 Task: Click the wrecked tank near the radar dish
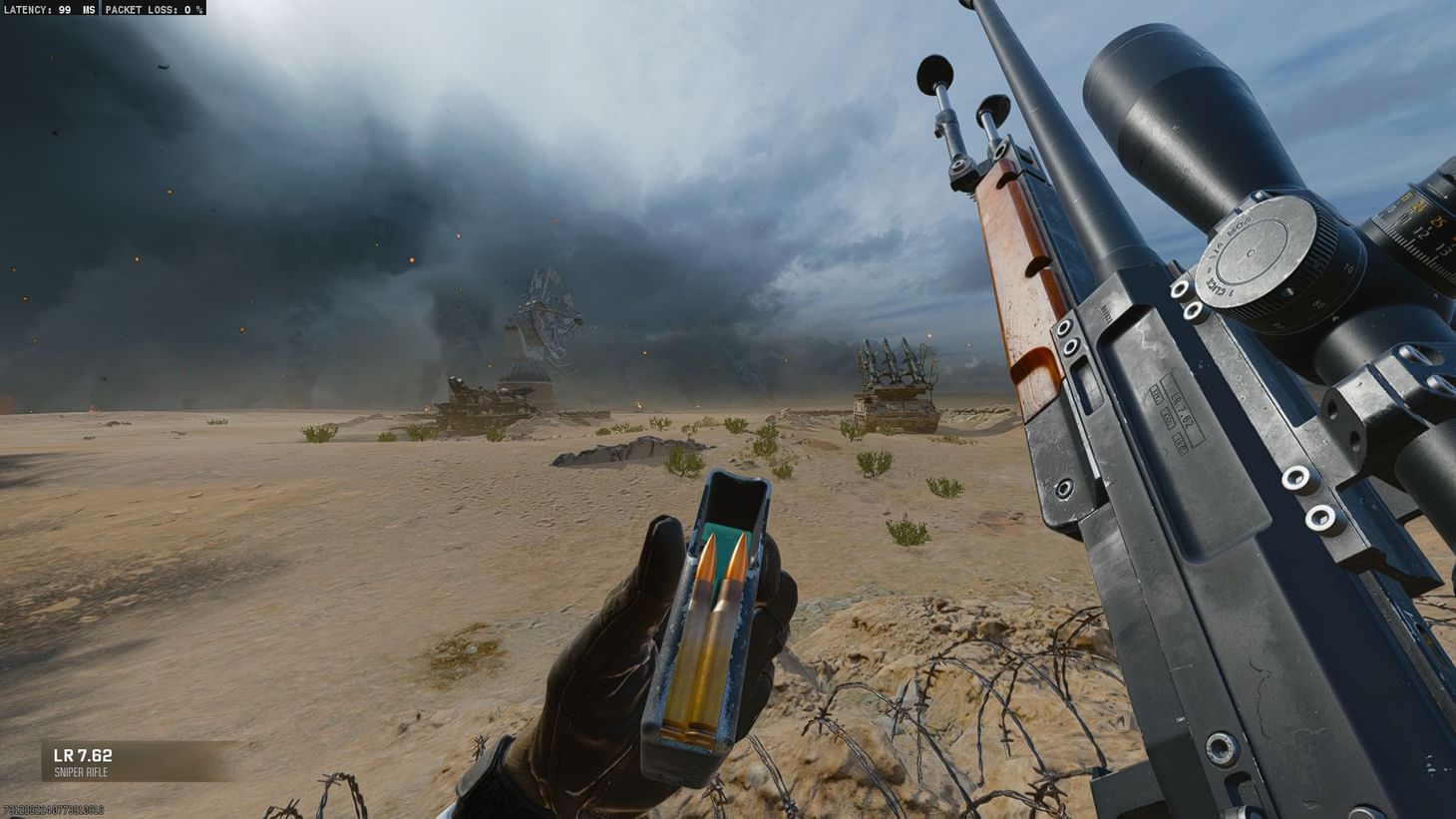click(479, 399)
